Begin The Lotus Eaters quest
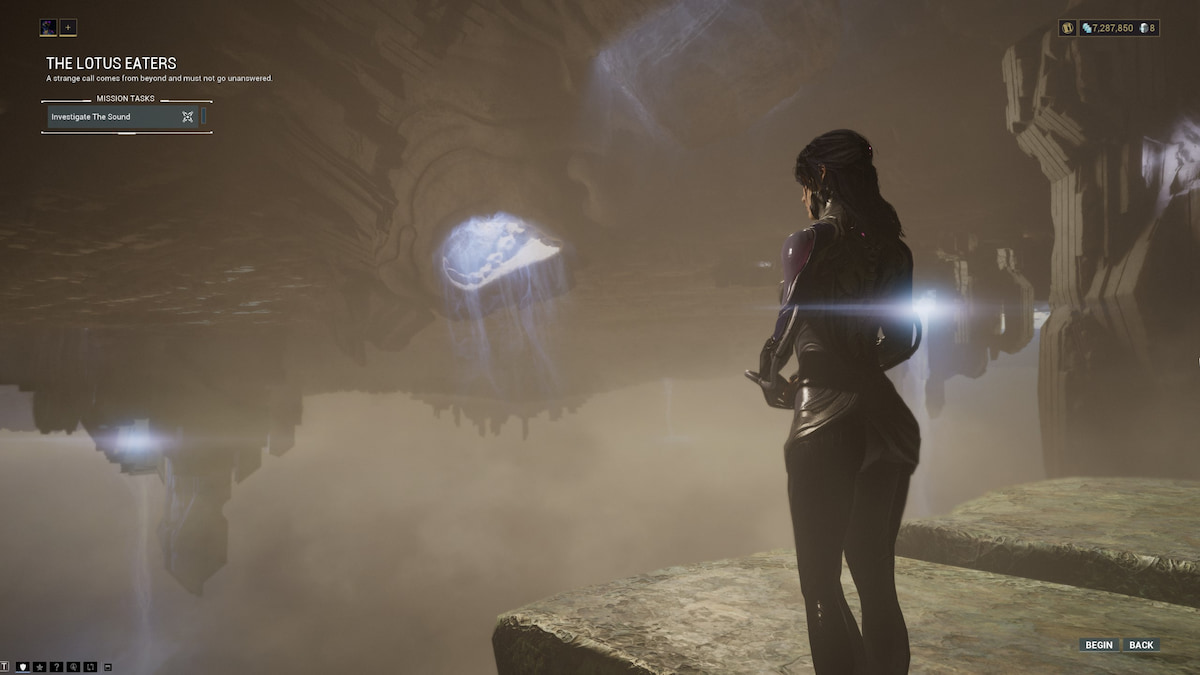The image size is (1200, 675). point(1098,645)
